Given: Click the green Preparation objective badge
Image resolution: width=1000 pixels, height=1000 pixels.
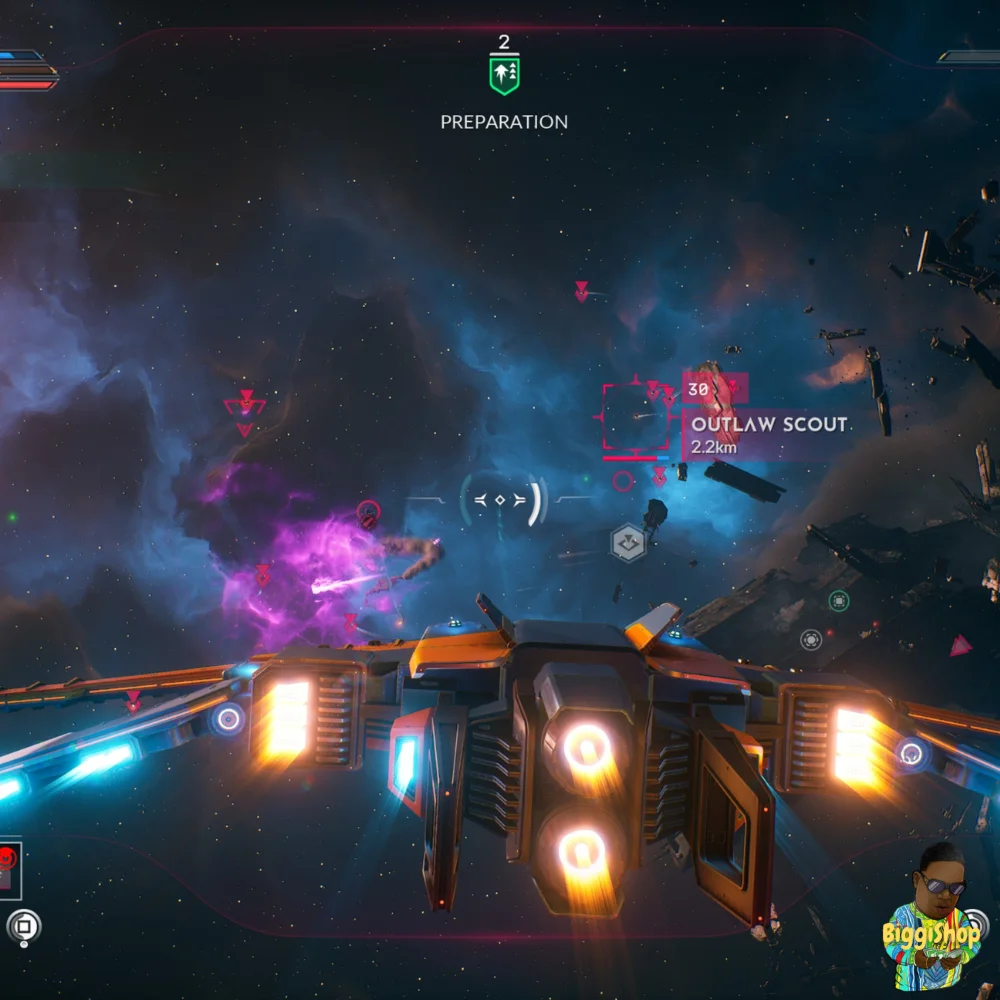Looking at the screenshot, I should point(504,75).
